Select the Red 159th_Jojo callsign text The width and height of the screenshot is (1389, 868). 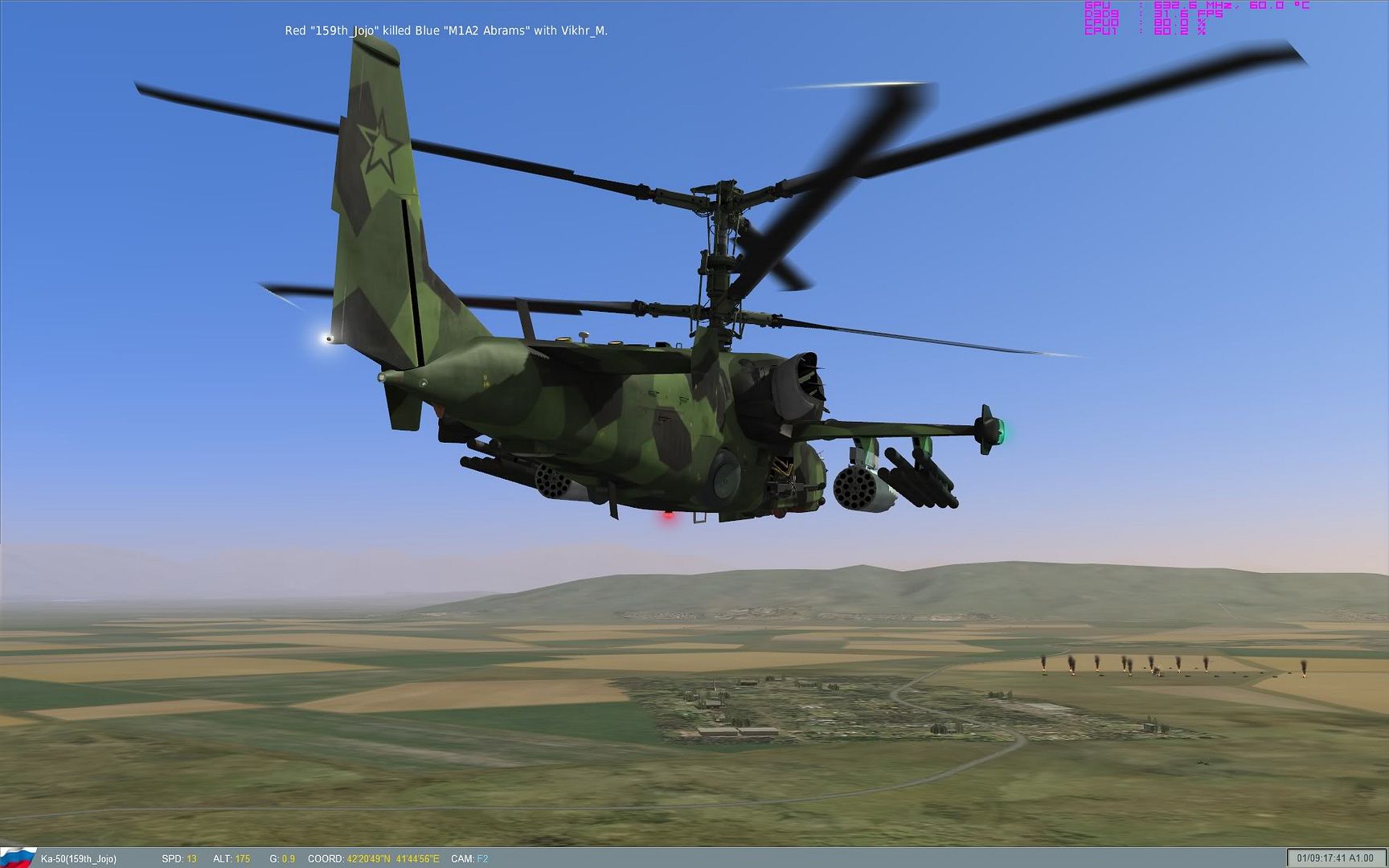click(331, 31)
